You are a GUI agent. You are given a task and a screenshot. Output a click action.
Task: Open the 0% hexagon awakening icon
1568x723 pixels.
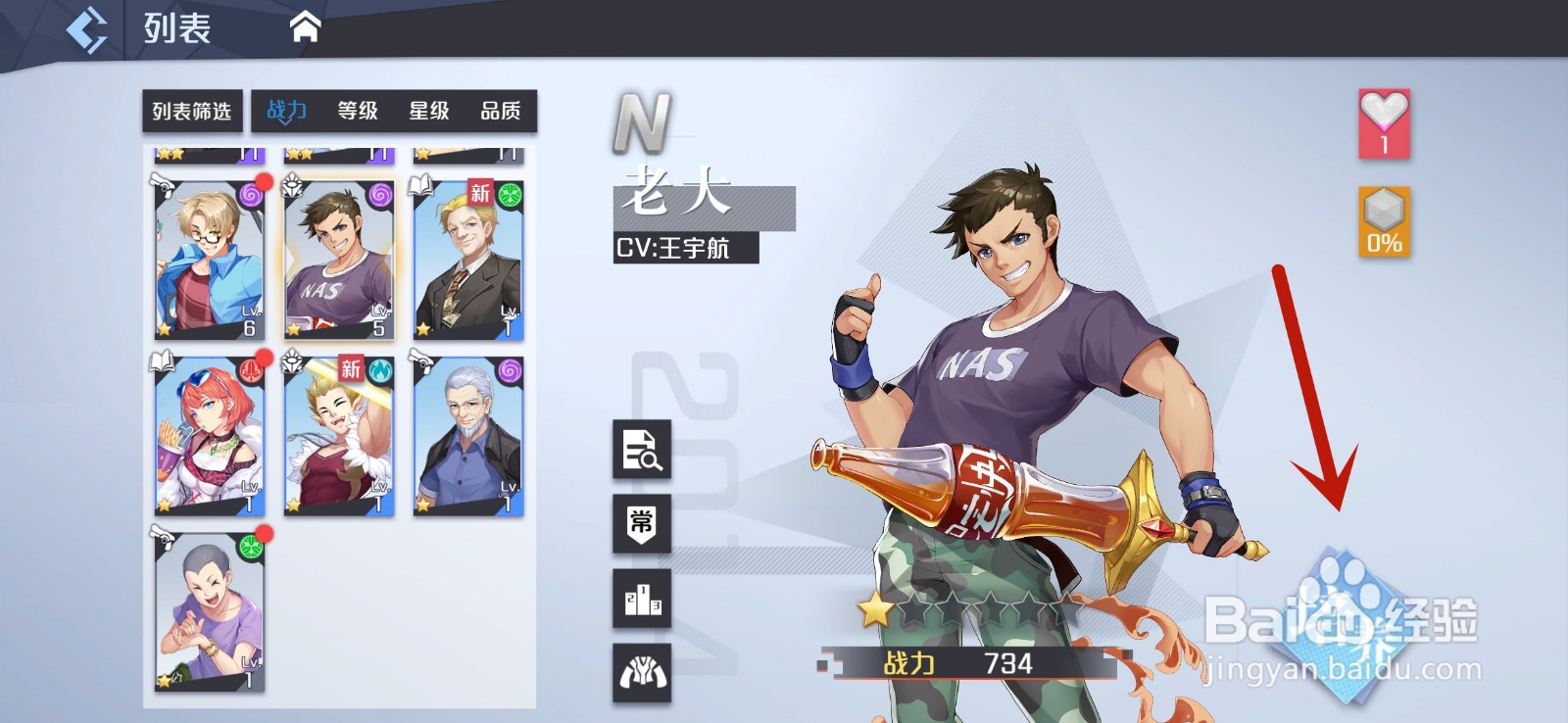[x=1383, y=227]
